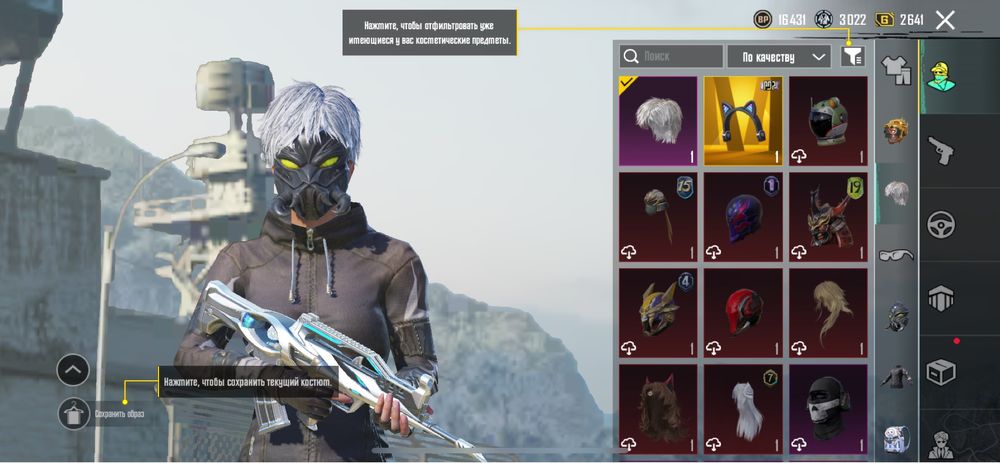Save the current outfit
Image resolution: width=1000 pixels, height=463 pixels.
point(75,412)
